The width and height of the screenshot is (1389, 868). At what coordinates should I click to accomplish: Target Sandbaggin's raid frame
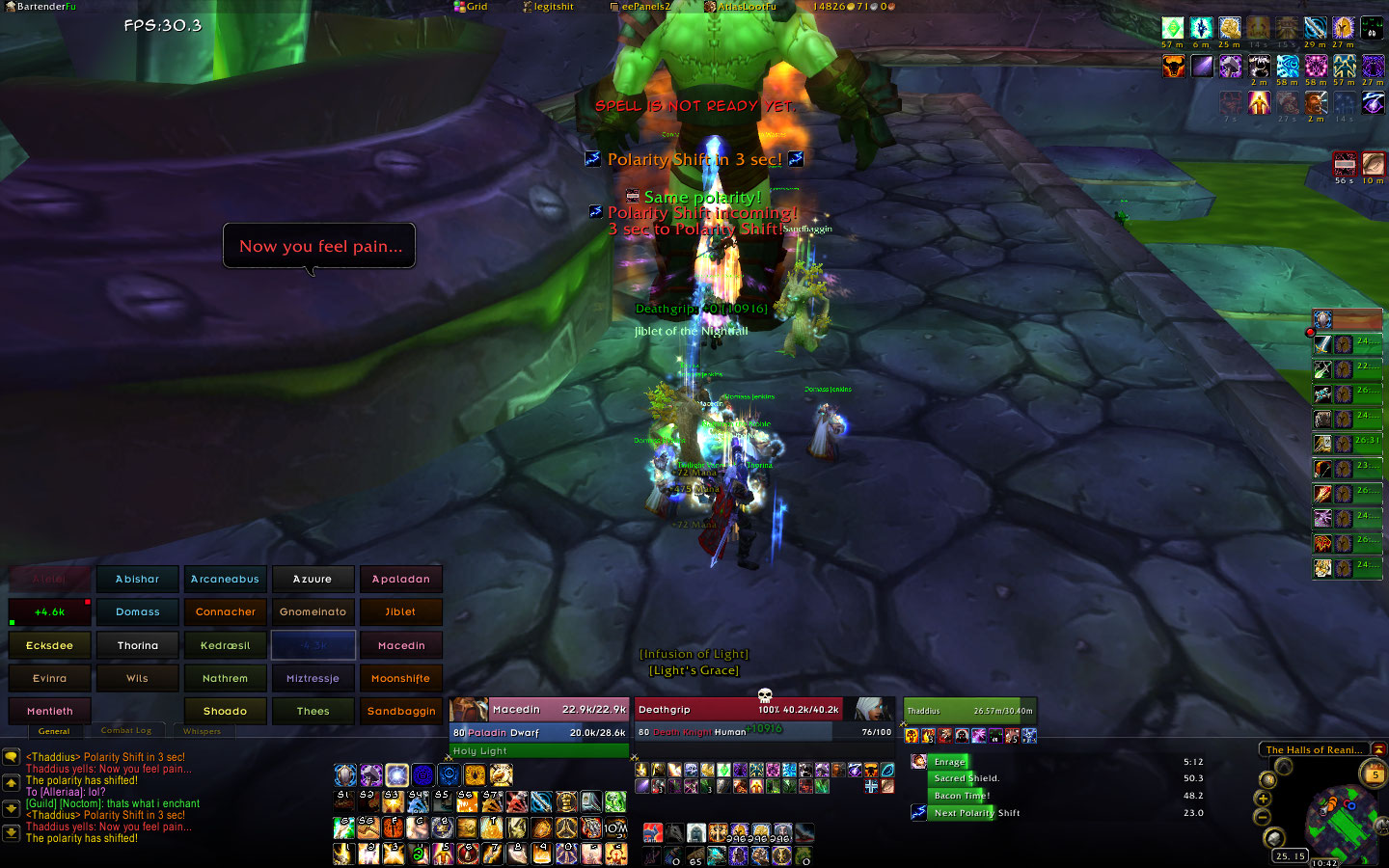point(401,711)
